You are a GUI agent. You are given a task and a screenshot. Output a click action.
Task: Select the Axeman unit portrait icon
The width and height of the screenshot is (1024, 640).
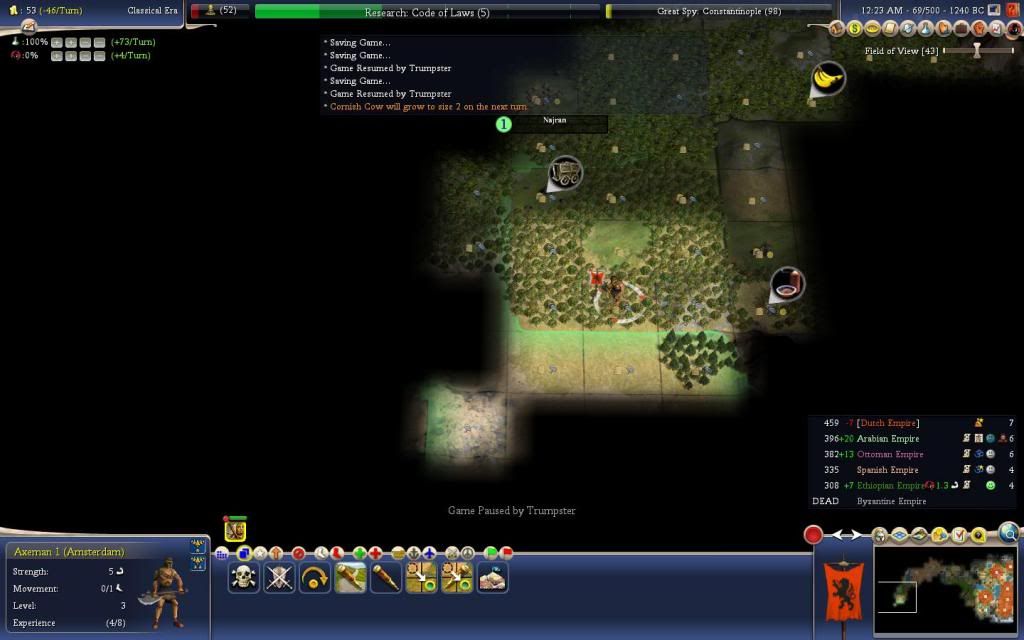click(236, 530)
